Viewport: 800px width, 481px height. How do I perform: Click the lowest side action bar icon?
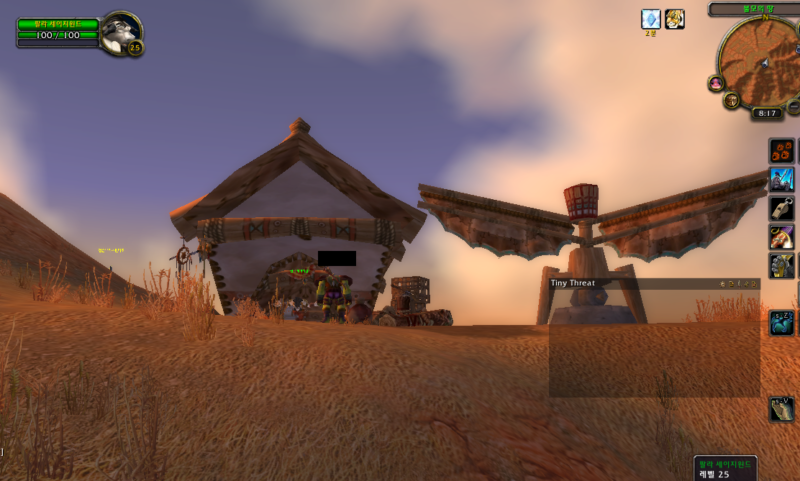click(x=782, y=408)
